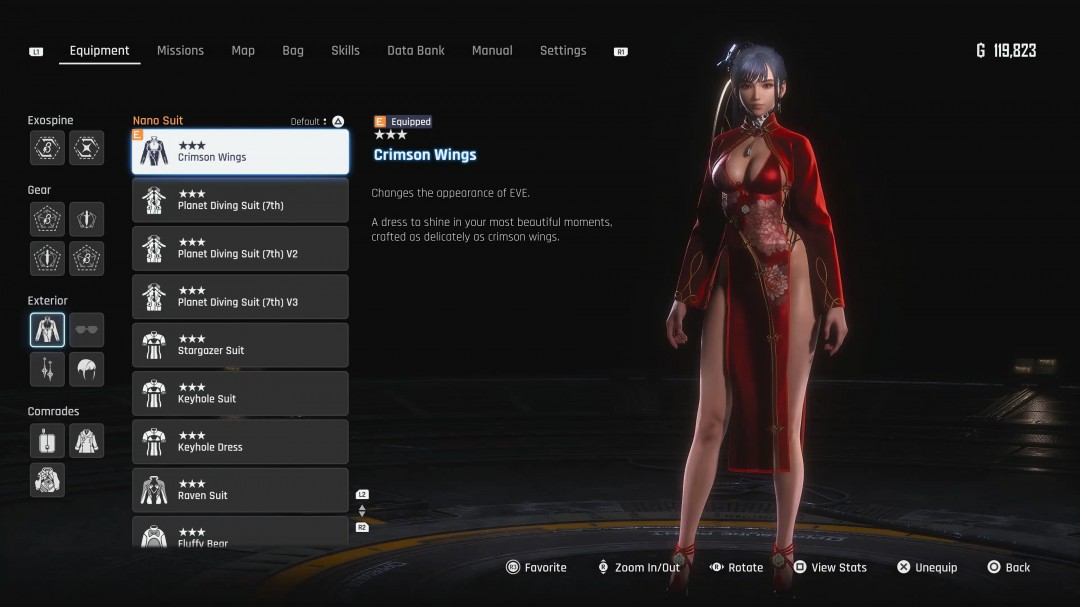This screenshot has width=1080, height=607.
Task: Open the Data Bank tab
Action: [x=416, y=51]
